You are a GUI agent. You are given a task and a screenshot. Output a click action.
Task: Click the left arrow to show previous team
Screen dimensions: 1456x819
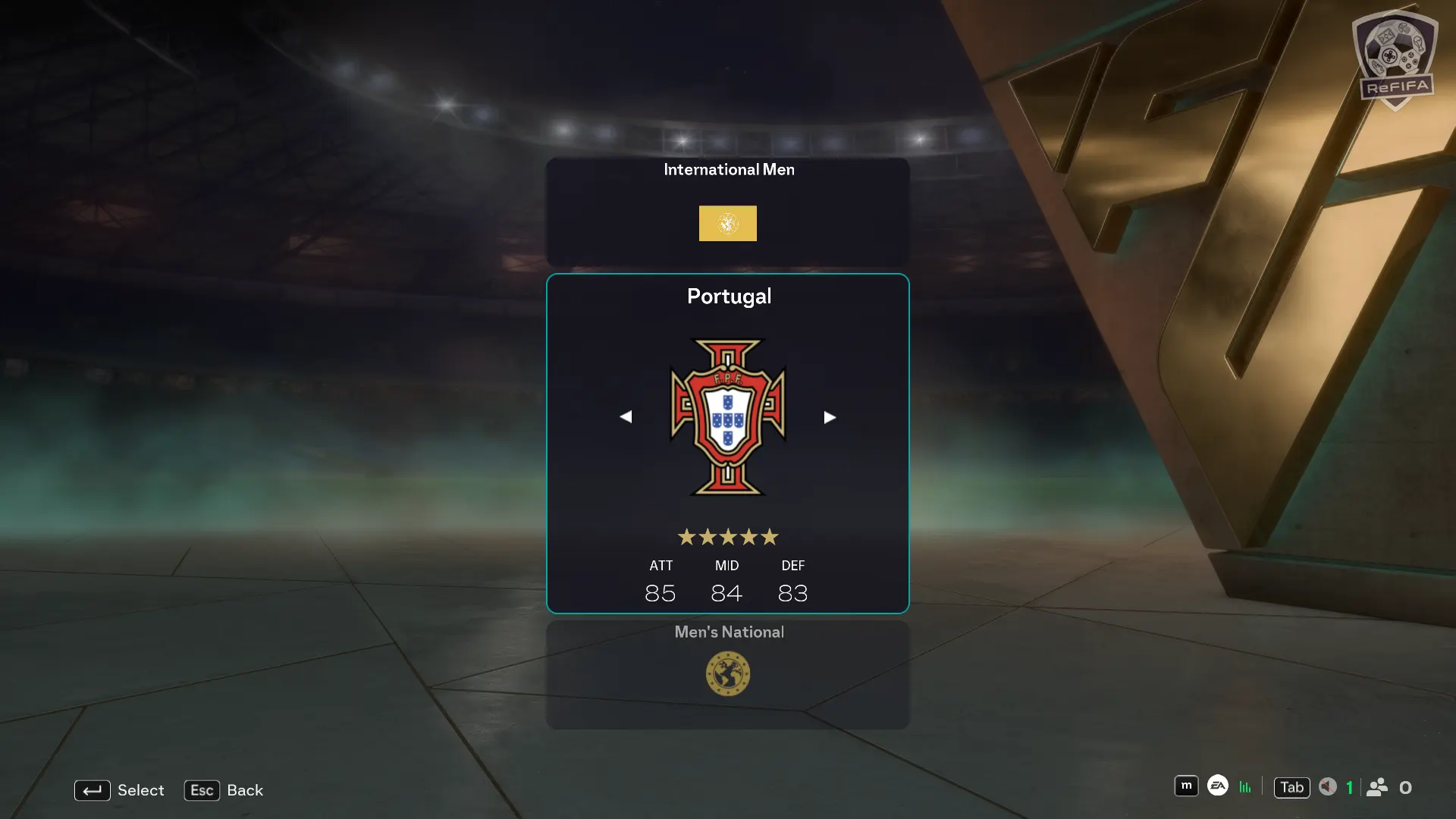tap(626, 417)
